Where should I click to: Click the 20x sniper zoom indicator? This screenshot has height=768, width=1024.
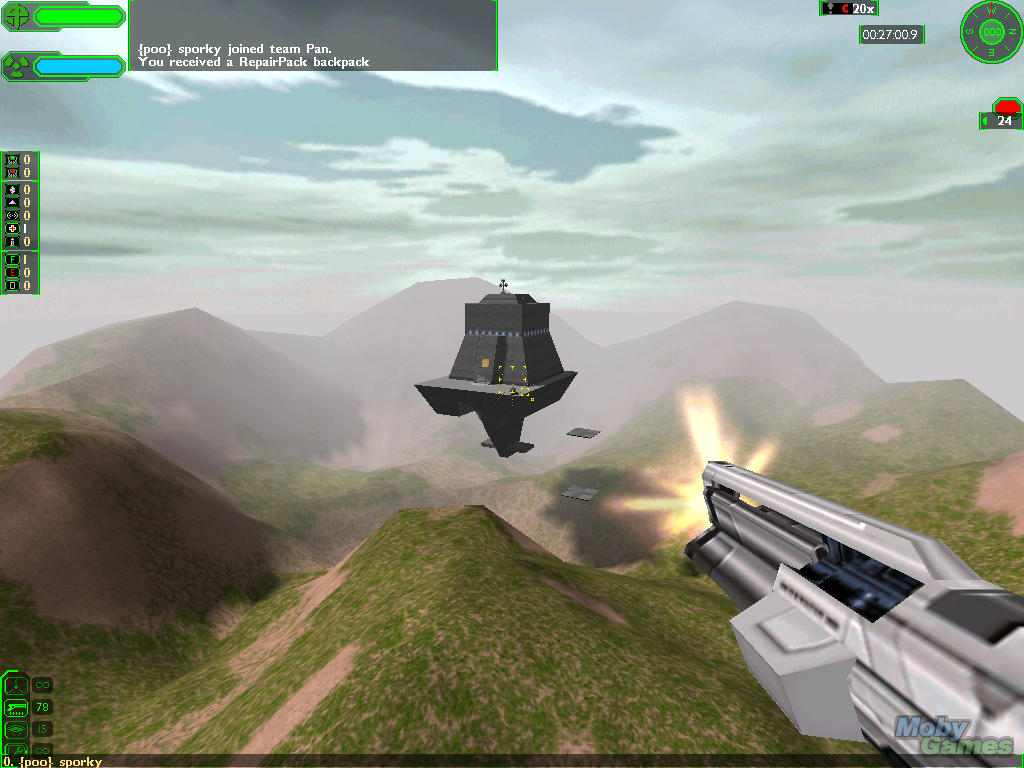click(x=849, y=9)
